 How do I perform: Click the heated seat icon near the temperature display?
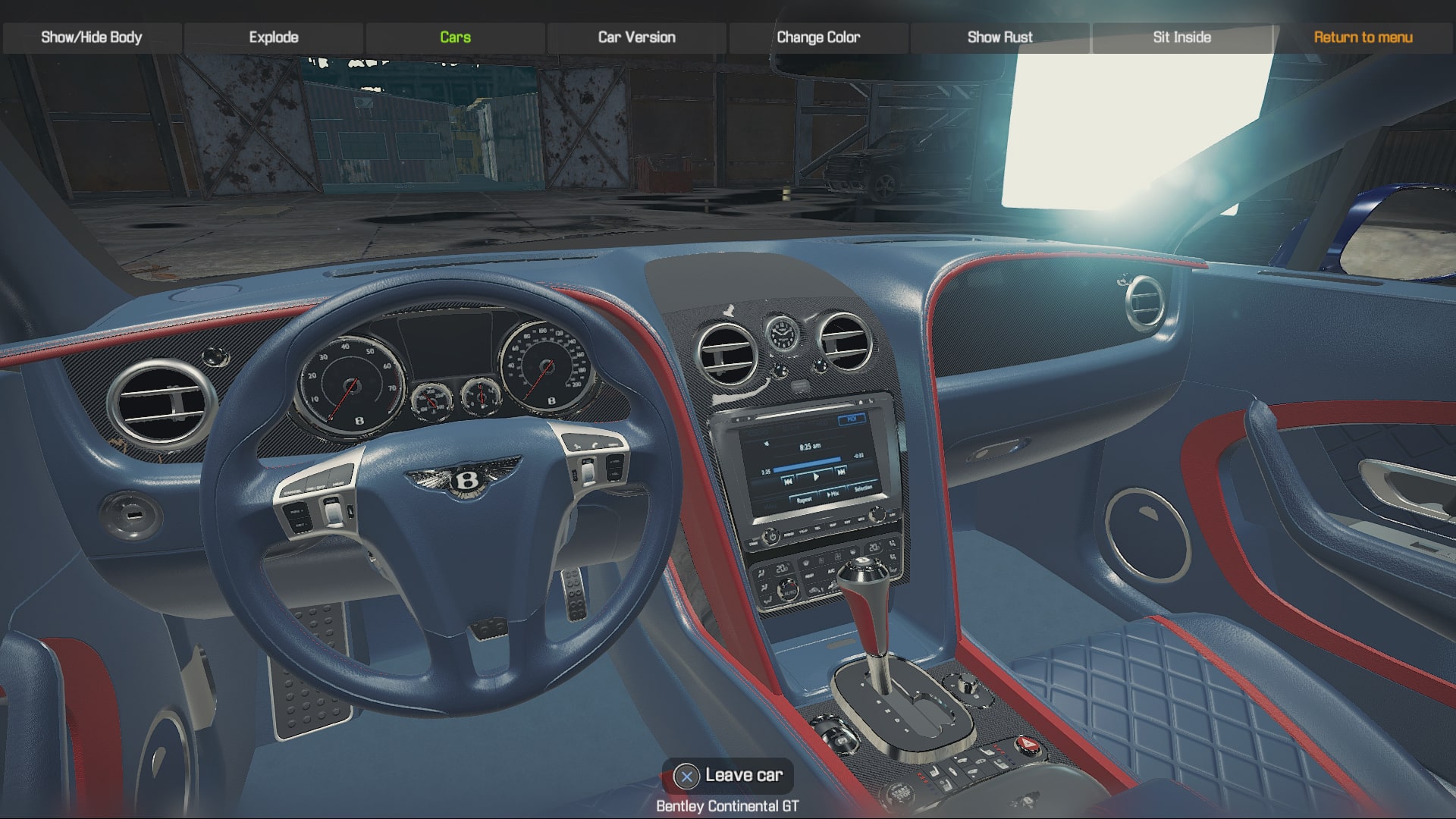(892, 545)
